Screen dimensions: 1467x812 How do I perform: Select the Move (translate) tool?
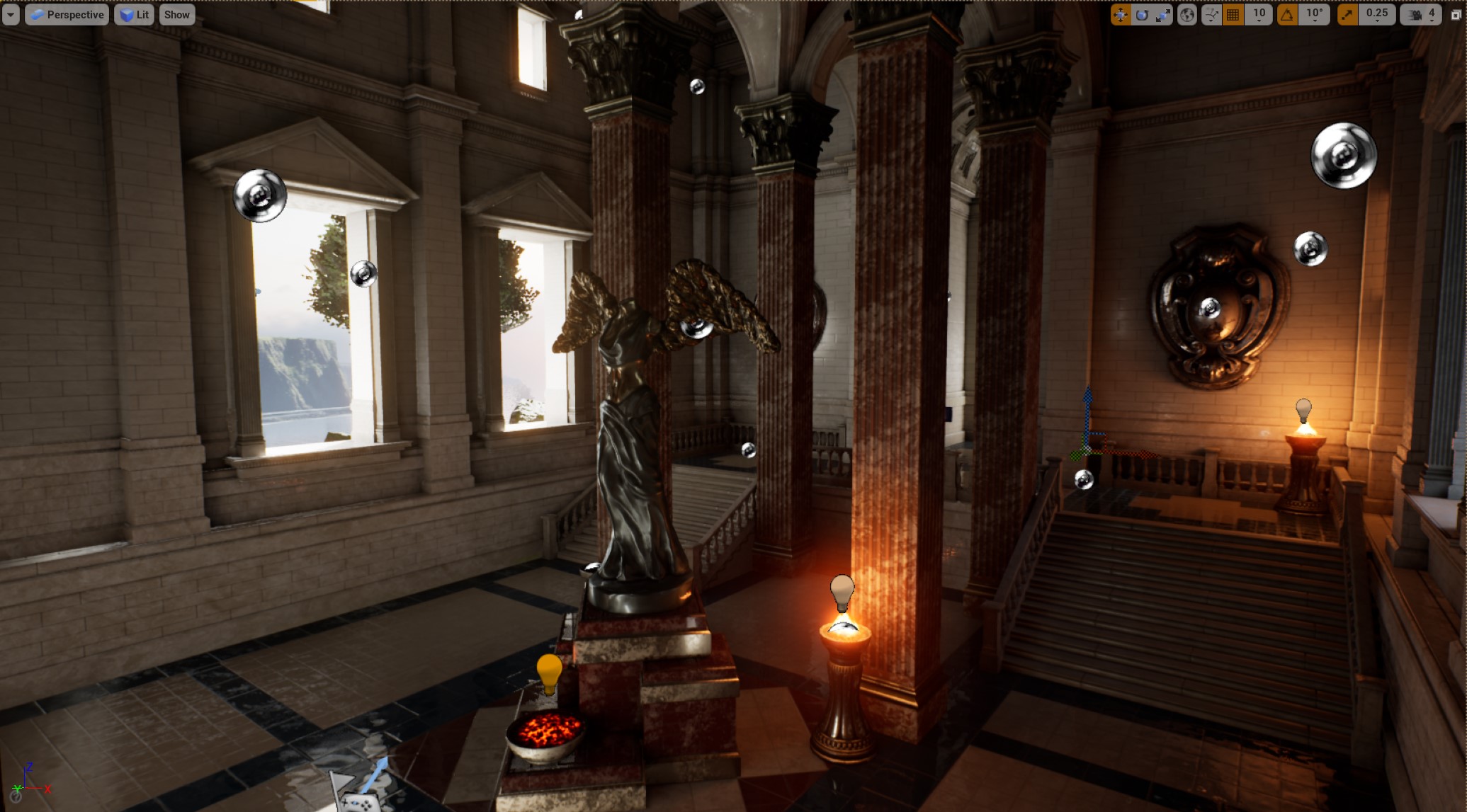(x=1123, y=14)
